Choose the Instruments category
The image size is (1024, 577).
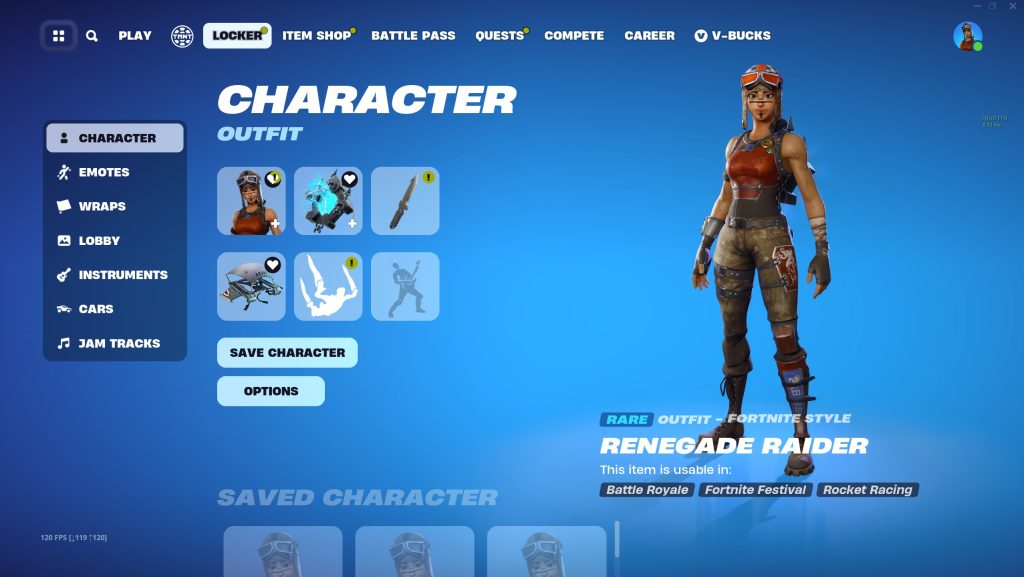[x=123, y=275]
